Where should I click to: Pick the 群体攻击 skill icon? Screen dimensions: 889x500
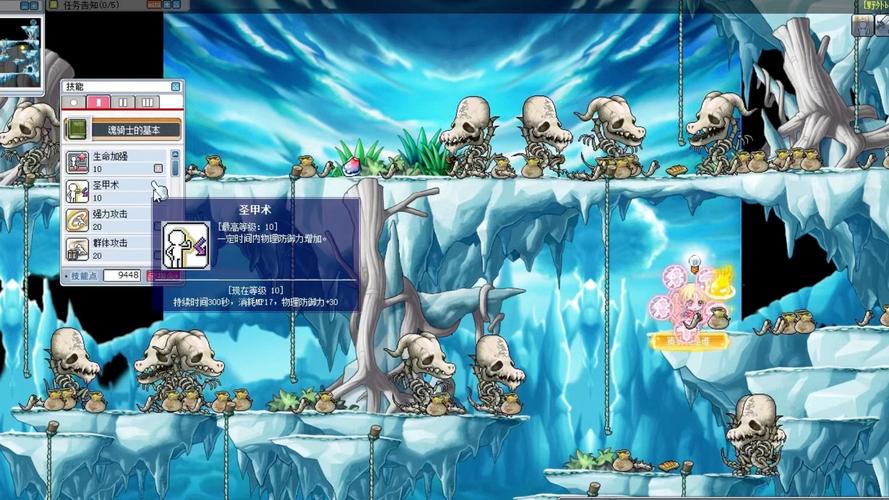77,248
